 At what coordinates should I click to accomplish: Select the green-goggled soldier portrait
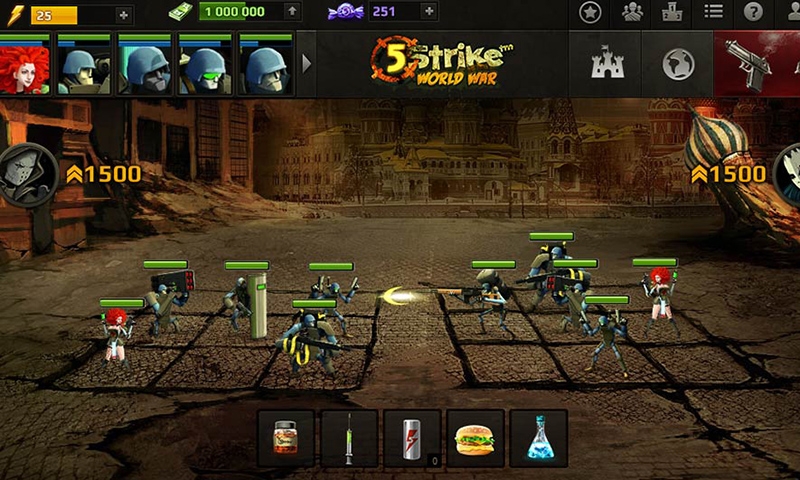[x=206, y=66]
